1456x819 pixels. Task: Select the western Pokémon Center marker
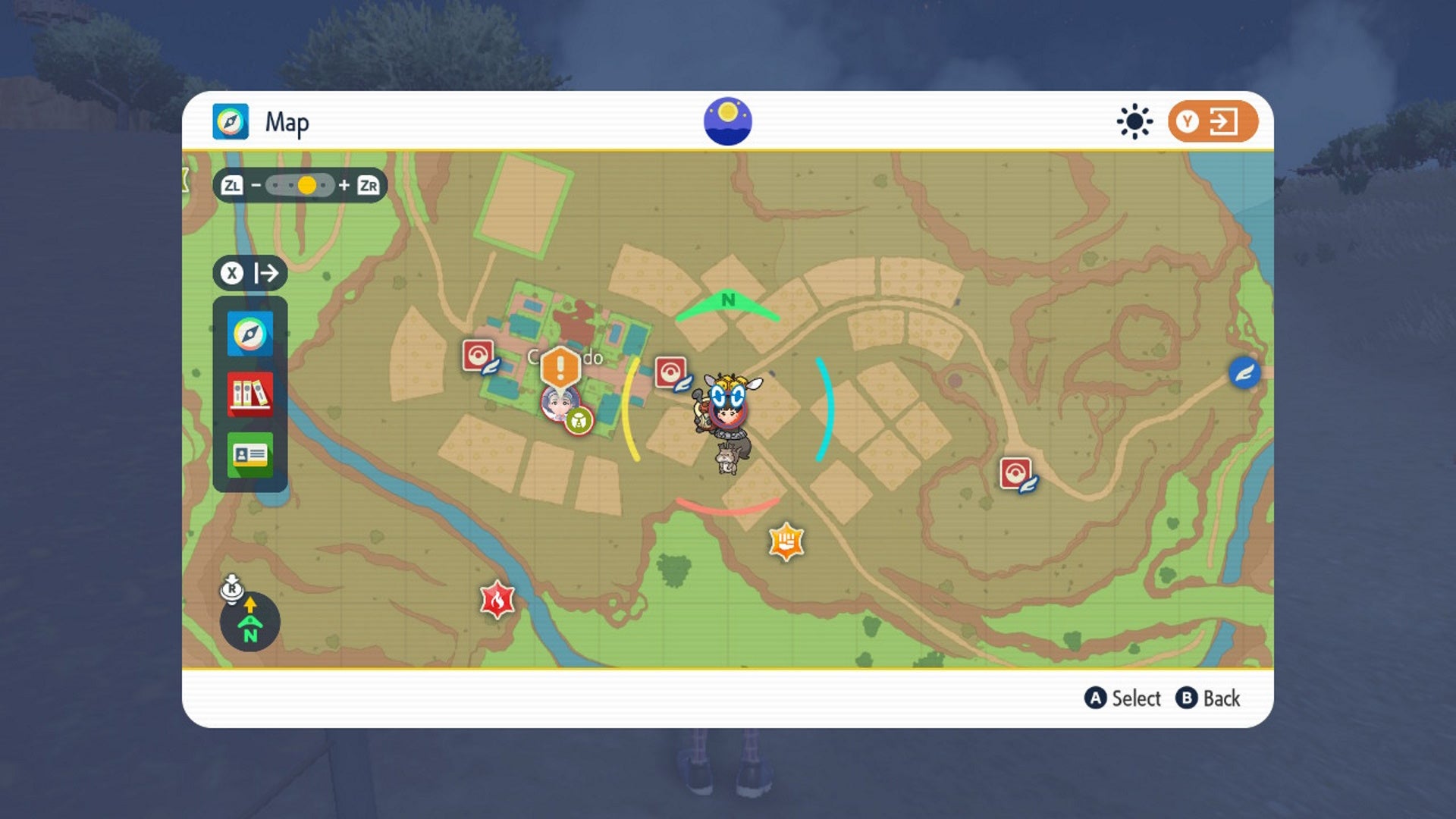tap(479, 356)
